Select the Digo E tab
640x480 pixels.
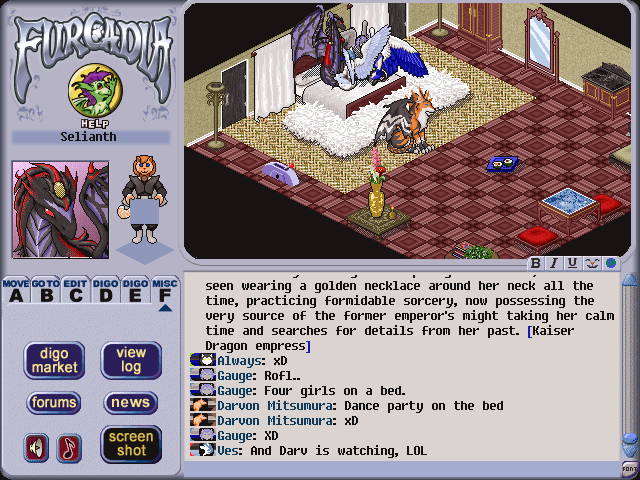pyautogui.click(x=135, y=291)
